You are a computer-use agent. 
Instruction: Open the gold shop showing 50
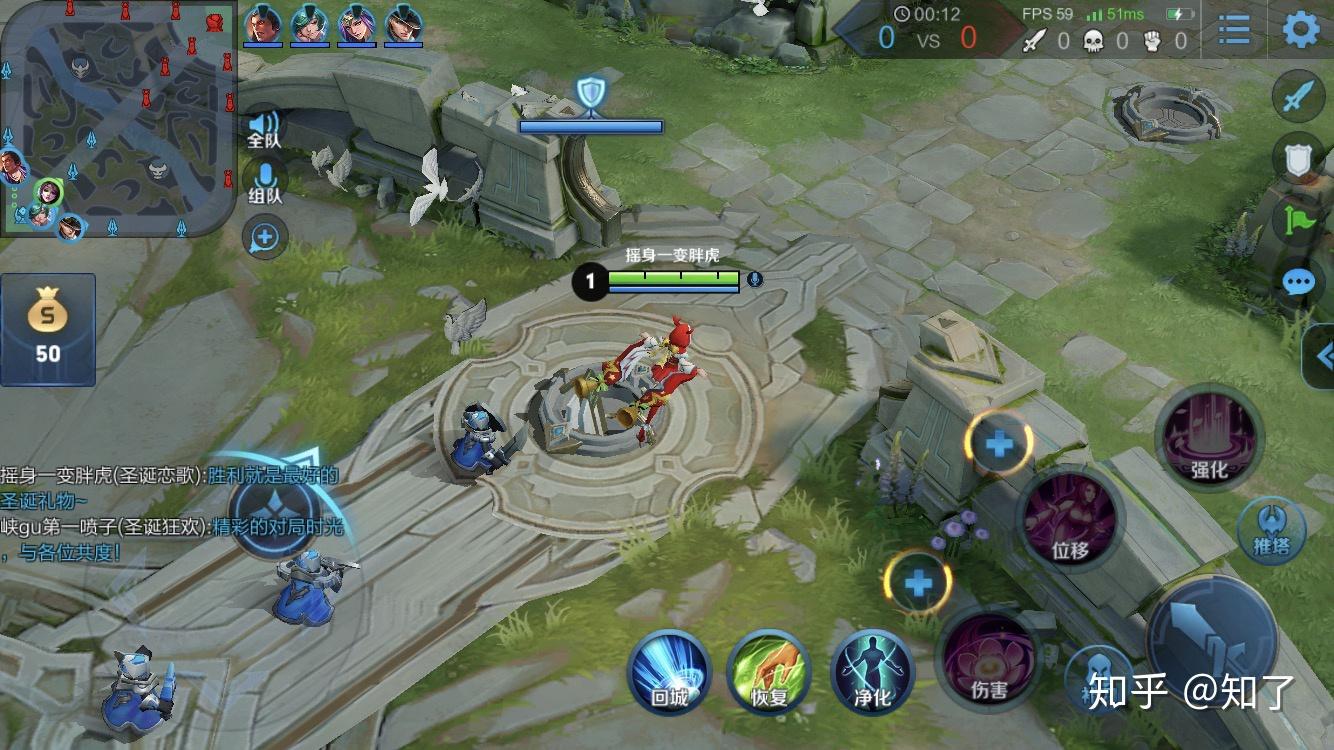point(48,330)
